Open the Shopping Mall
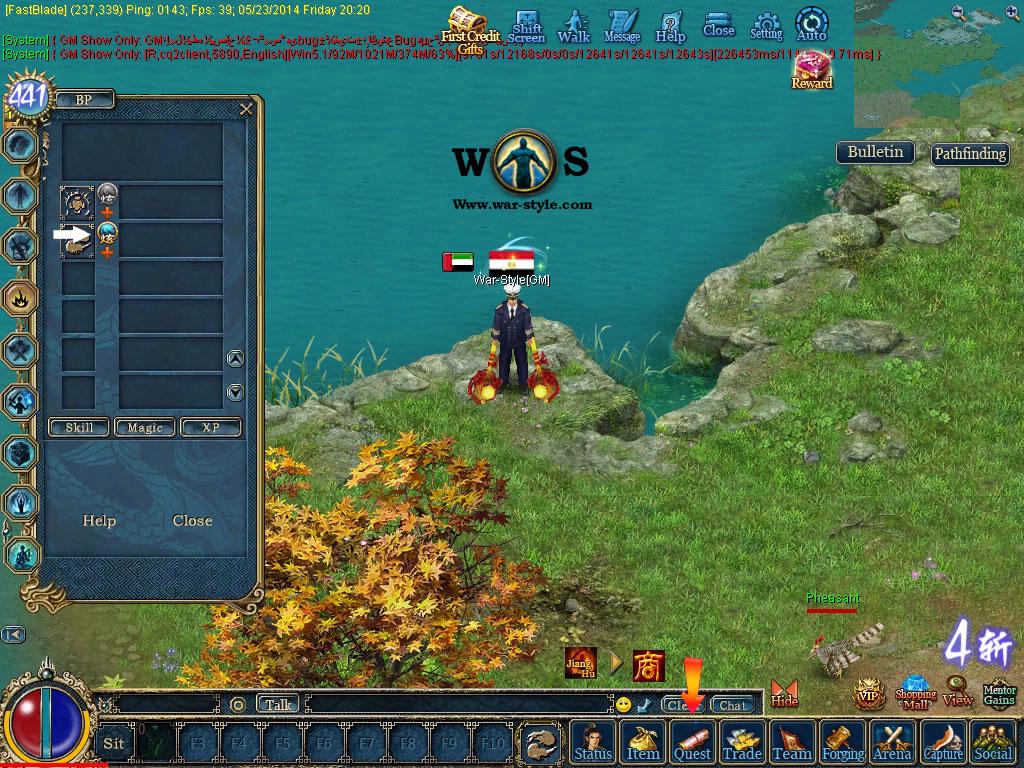Screen dimensions: 1024x768 [915, 692]
